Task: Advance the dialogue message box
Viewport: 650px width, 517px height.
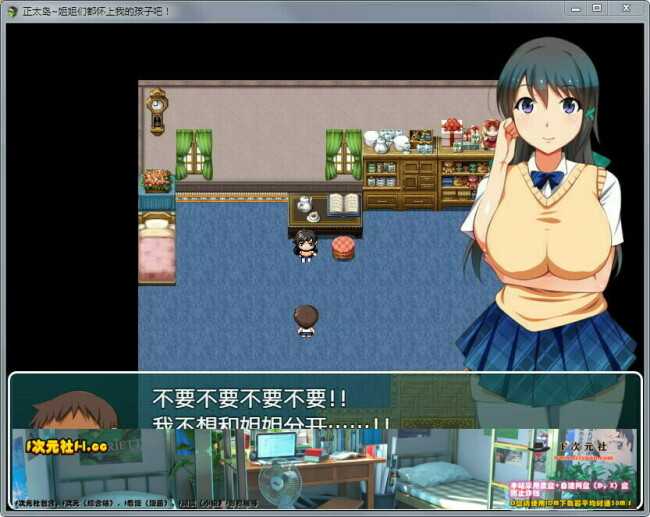Action: [325, 402]
